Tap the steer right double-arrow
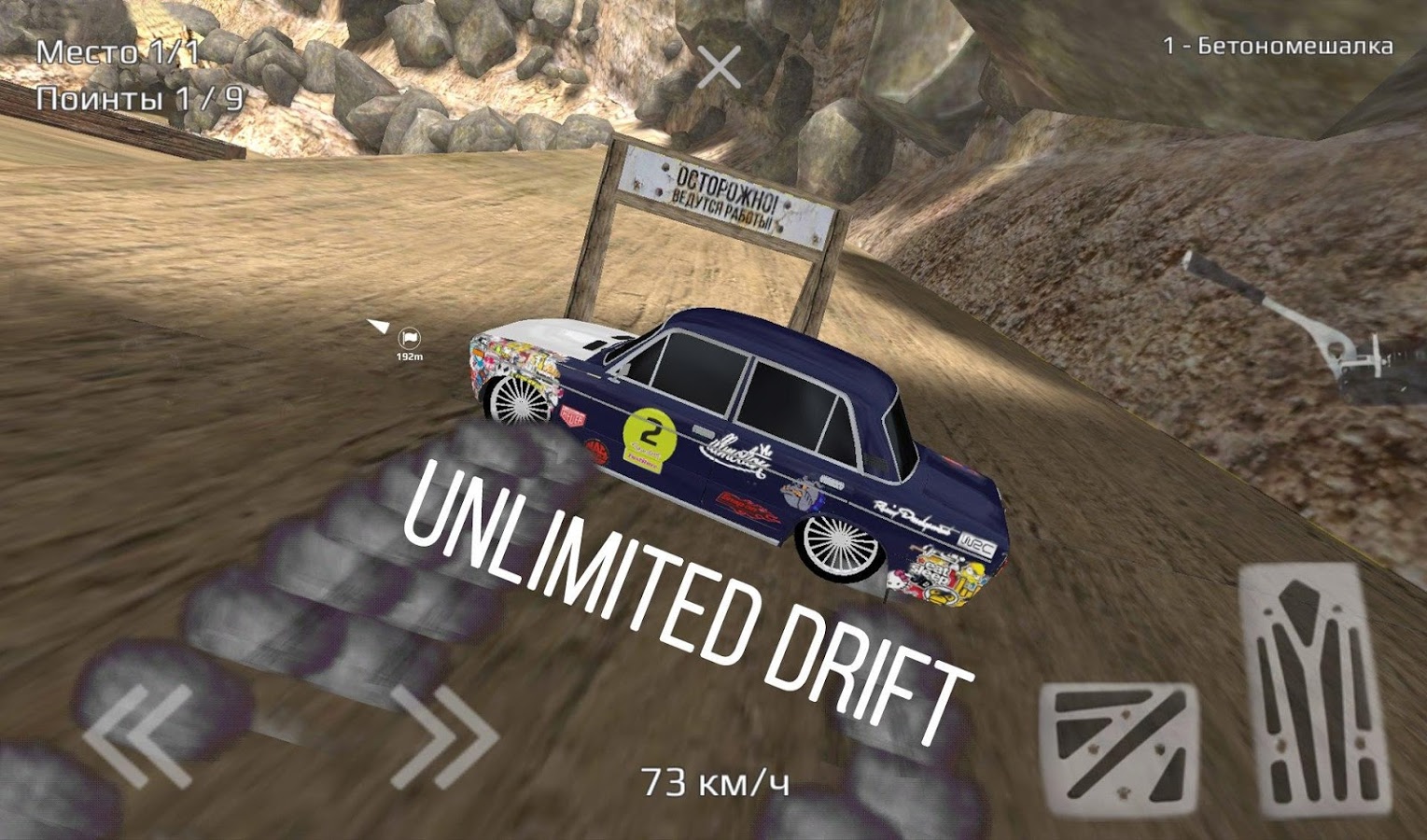The width and height of the screenshot is (1427, 840). pos(445,735)
